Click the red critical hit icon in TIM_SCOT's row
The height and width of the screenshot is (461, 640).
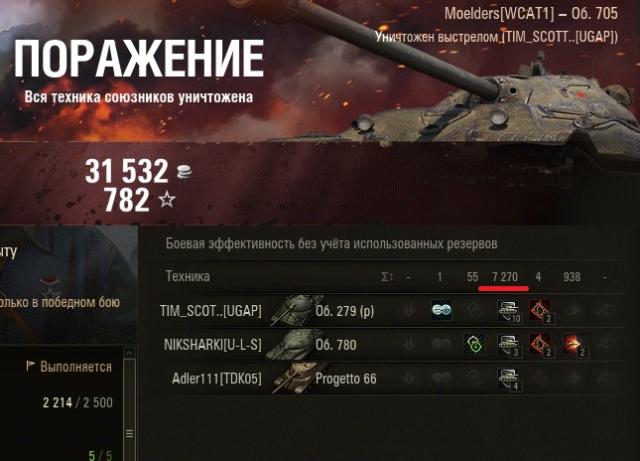[x=541, y=311]
